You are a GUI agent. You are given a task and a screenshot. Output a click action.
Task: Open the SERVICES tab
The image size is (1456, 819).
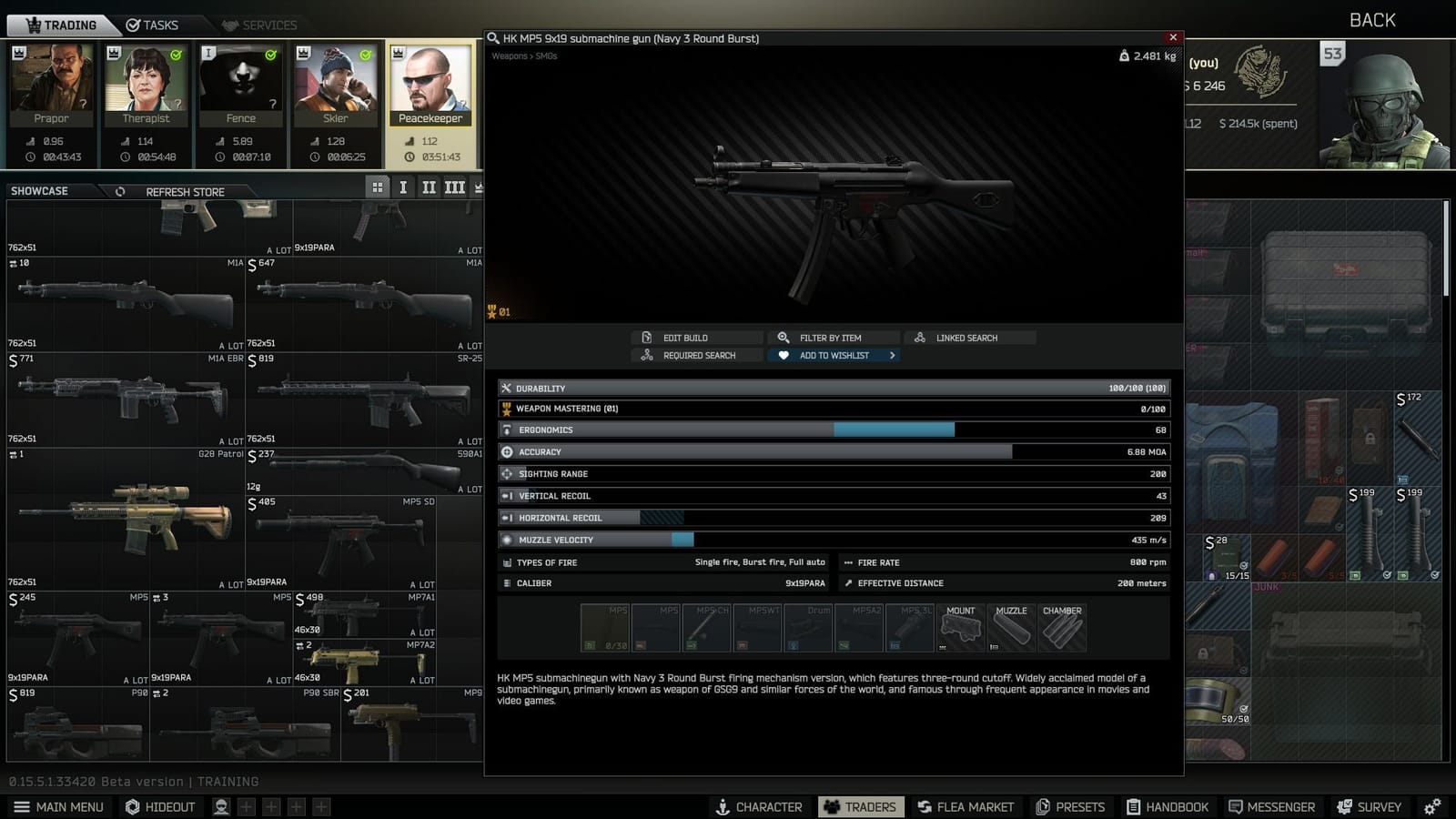click(x=261, y=25)
